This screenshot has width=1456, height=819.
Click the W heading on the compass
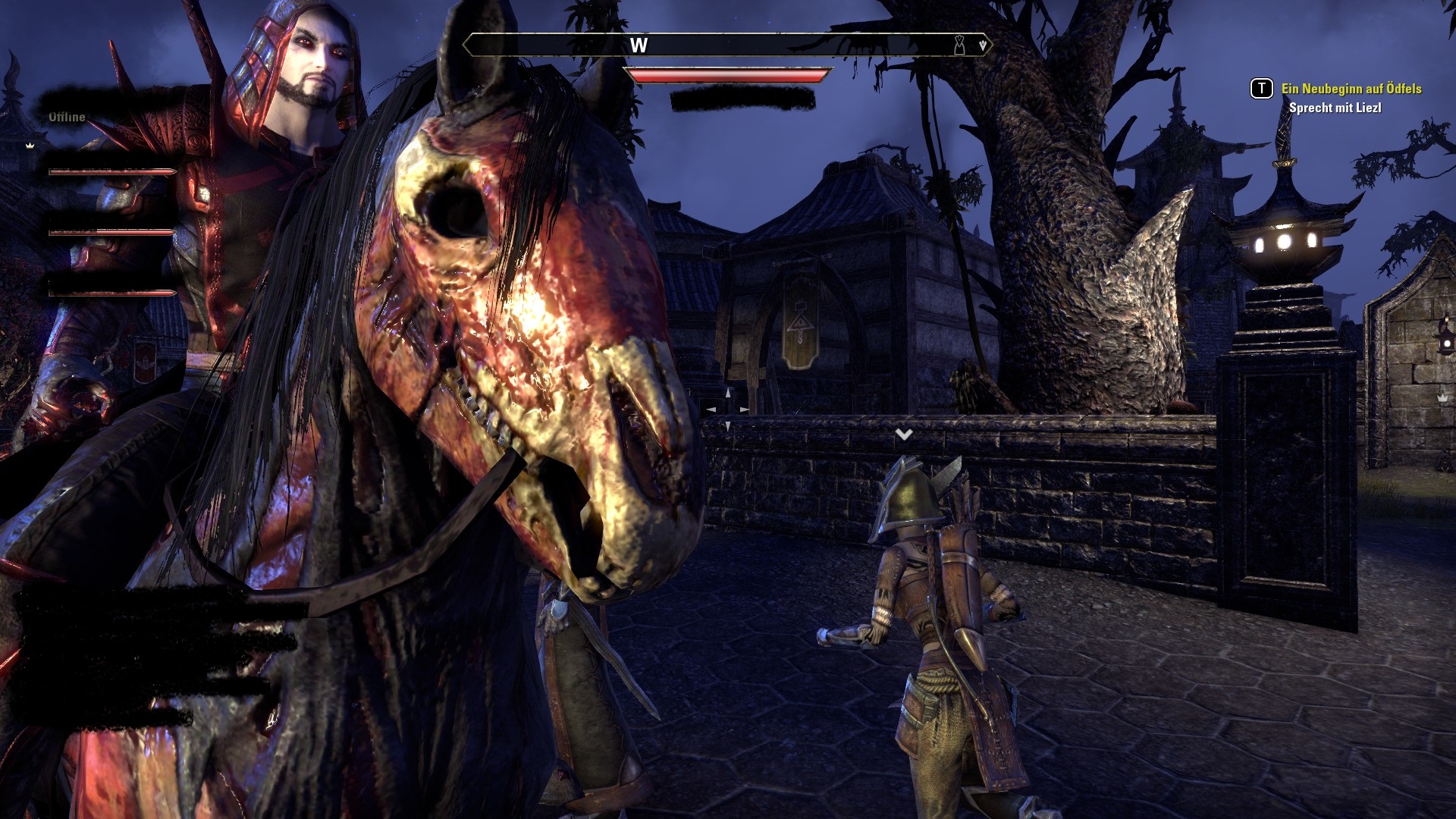pos(639,45)
